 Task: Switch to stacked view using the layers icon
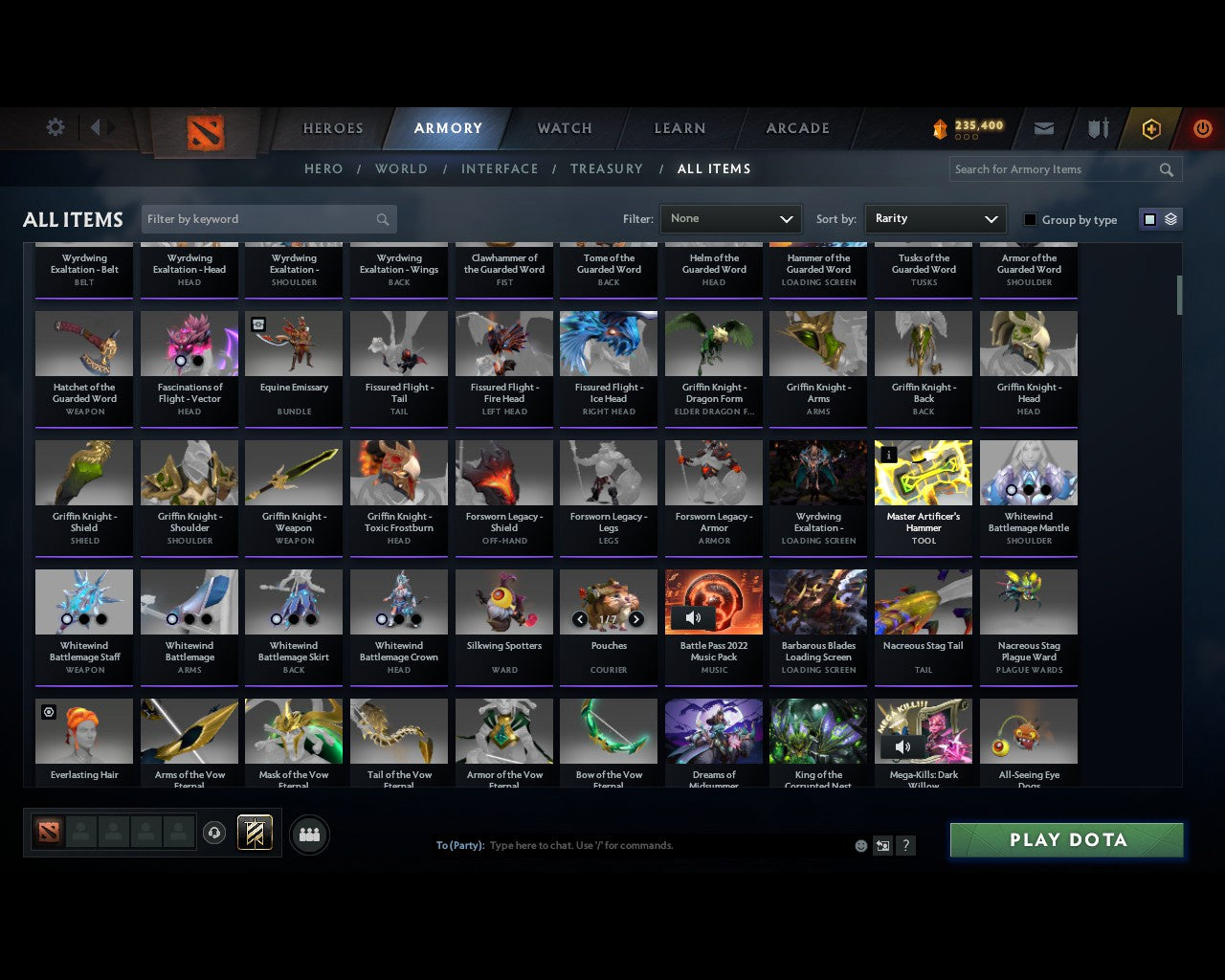[1169, 219]
